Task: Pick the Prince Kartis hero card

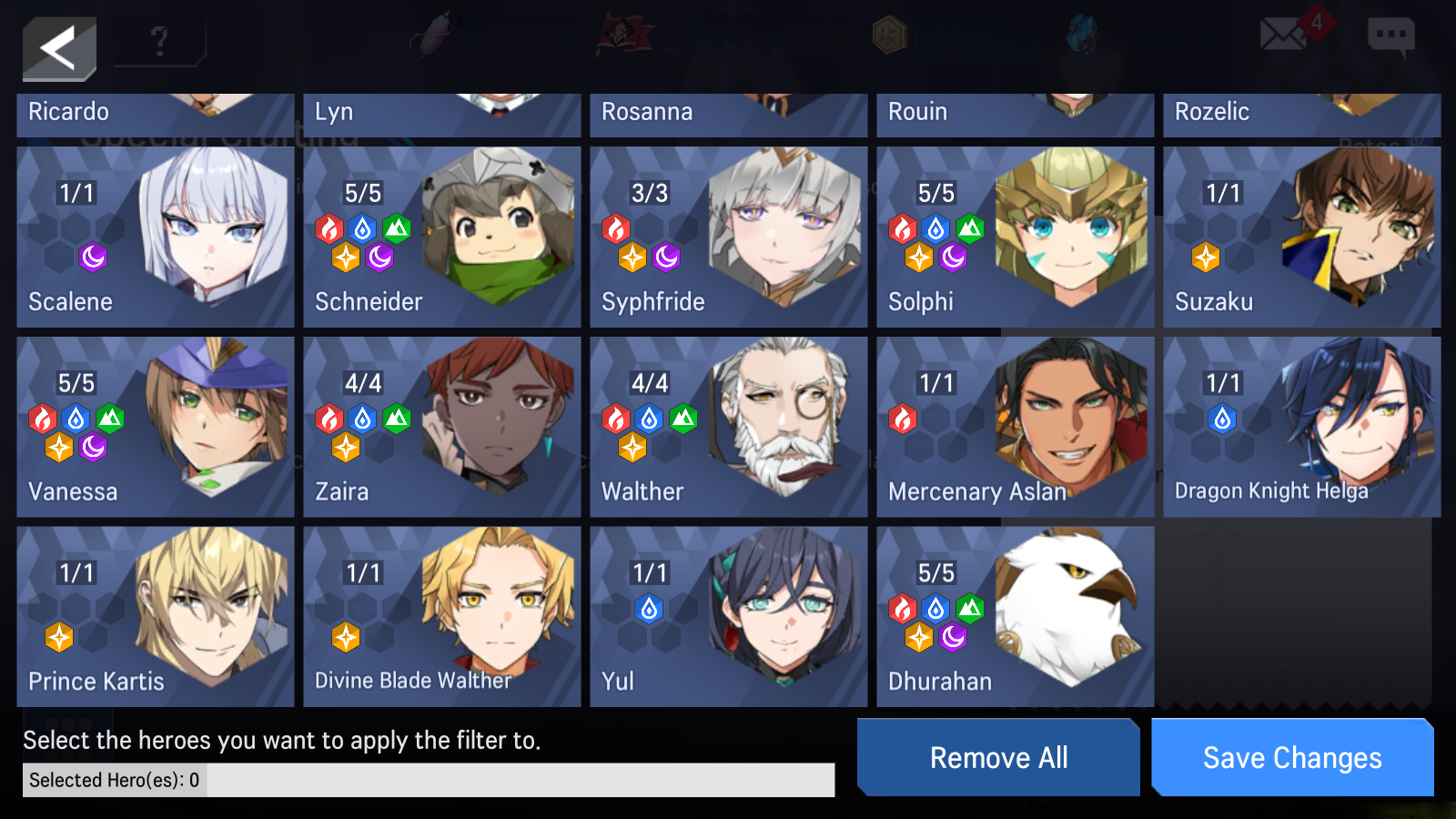Action: click(156, 616)
